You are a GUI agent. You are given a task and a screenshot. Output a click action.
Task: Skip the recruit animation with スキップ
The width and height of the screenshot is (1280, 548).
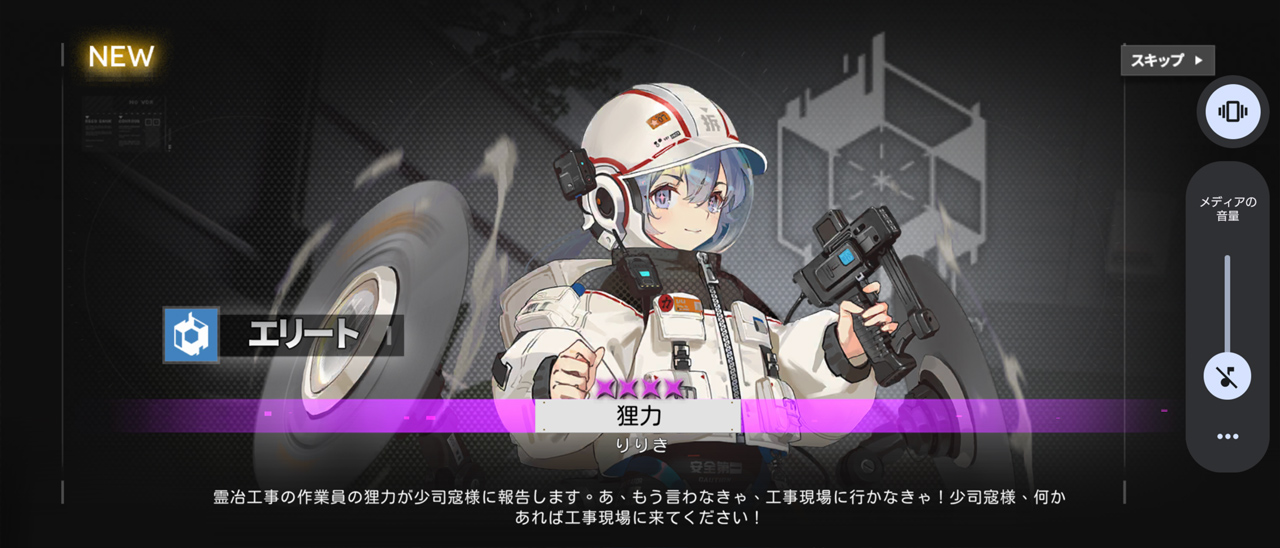1167,60
